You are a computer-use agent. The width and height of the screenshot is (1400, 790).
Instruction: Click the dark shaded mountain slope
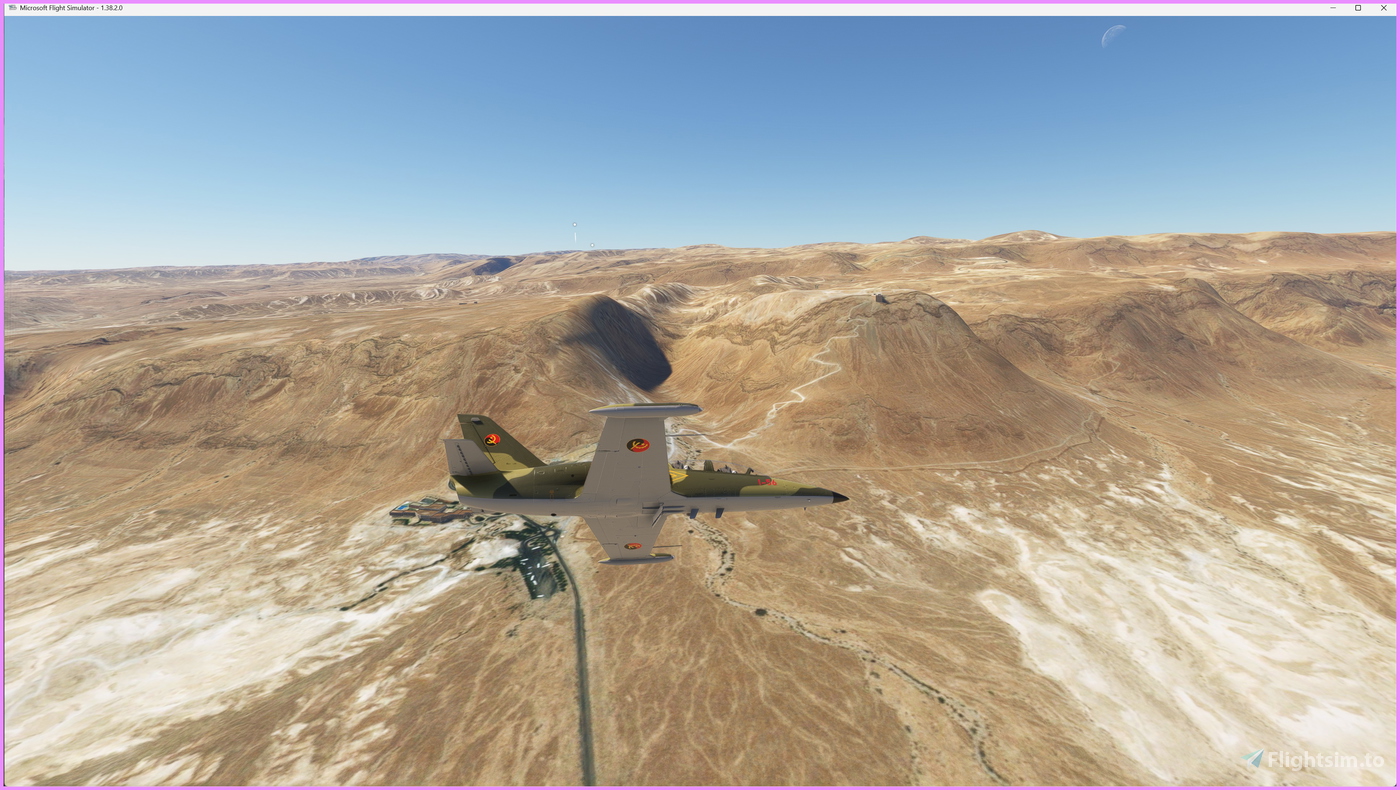(x=620, y=340)
